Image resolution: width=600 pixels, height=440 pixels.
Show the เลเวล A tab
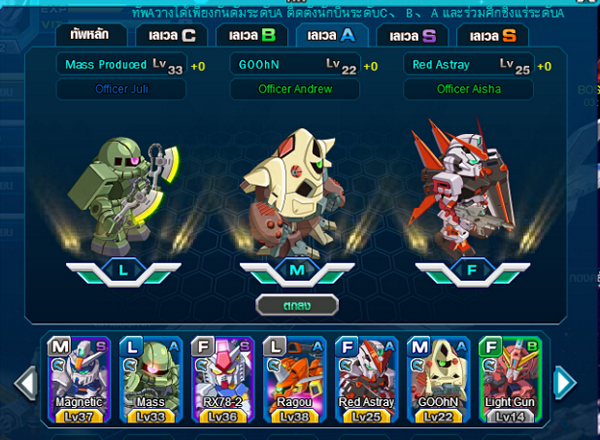332,36
